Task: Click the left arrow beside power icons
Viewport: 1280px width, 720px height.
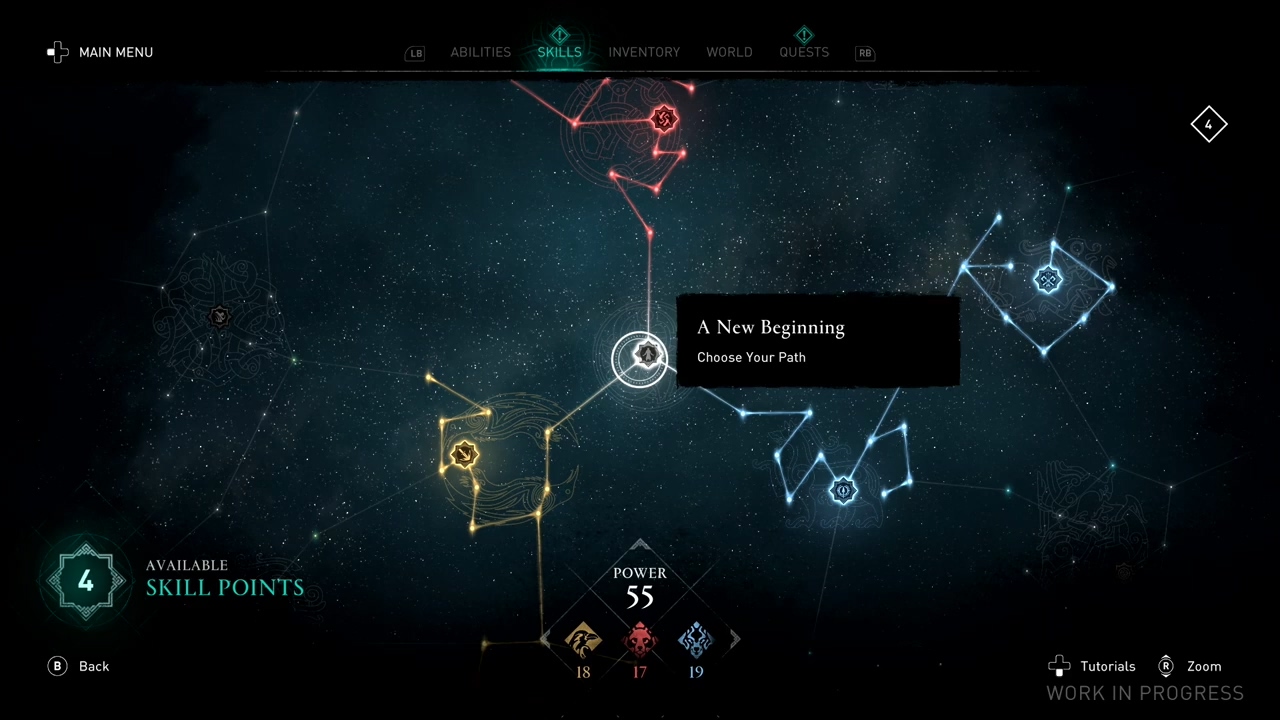Action: pos(545,639)
